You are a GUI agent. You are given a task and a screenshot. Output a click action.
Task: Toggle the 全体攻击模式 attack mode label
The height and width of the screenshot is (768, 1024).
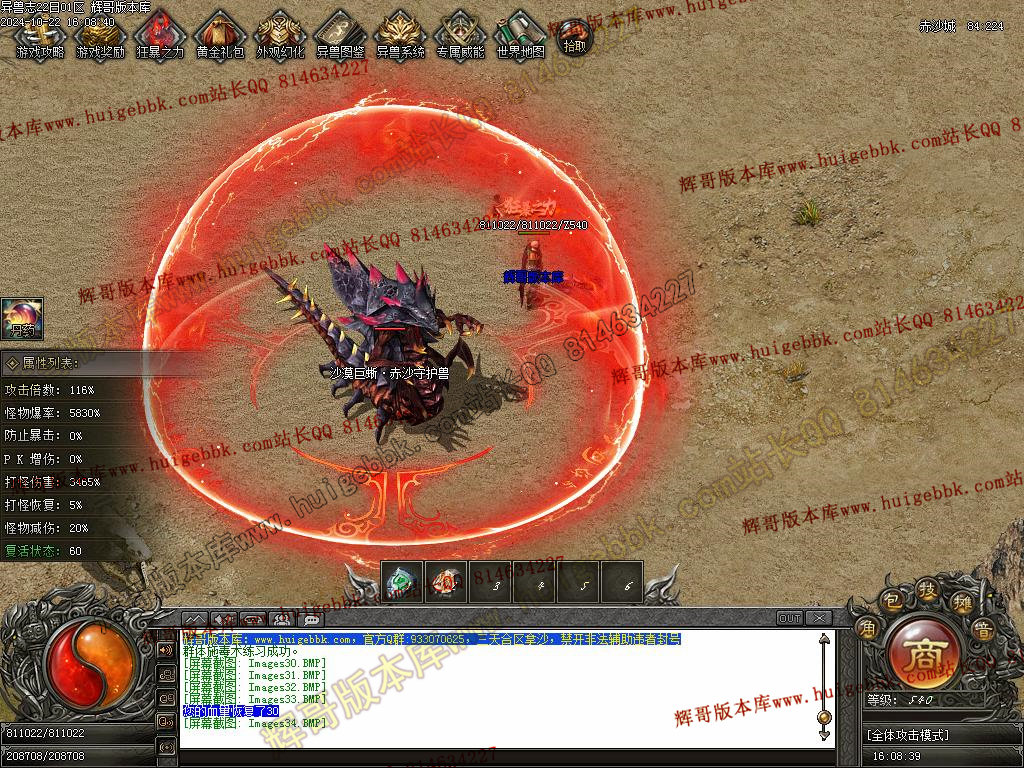[908, 735]
